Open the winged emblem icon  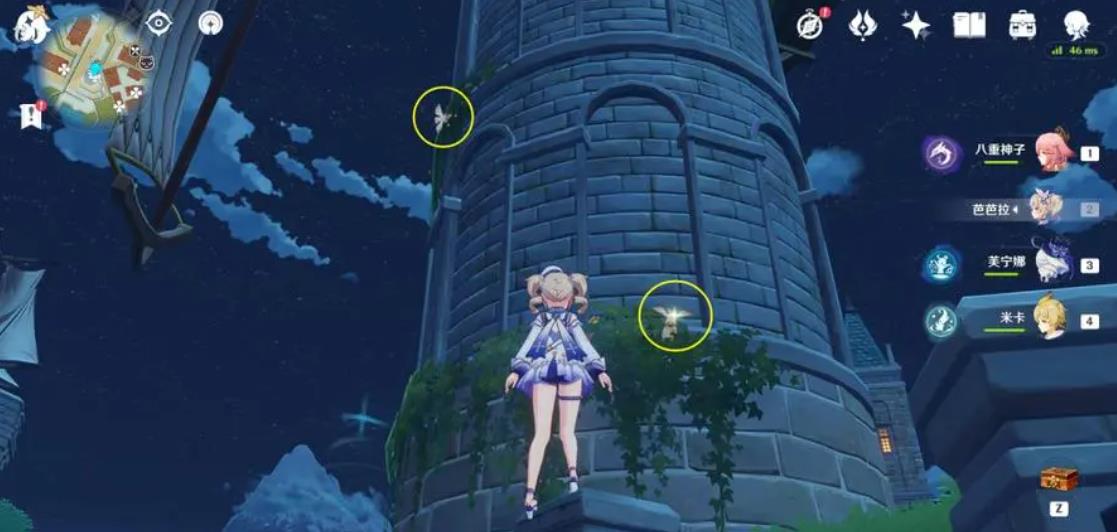(862, 25)
